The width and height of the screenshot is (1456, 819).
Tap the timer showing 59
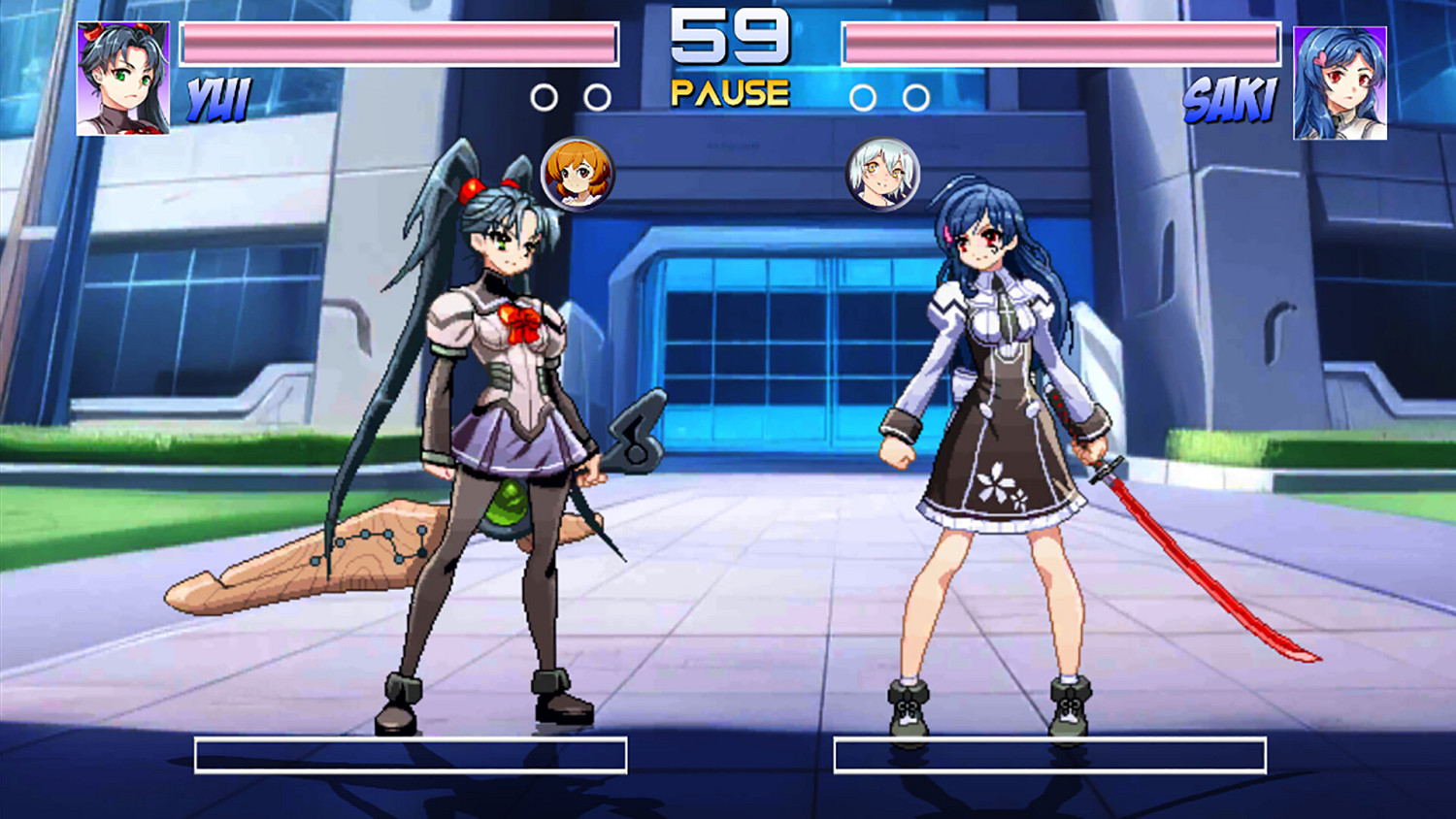tap(728, 39)
